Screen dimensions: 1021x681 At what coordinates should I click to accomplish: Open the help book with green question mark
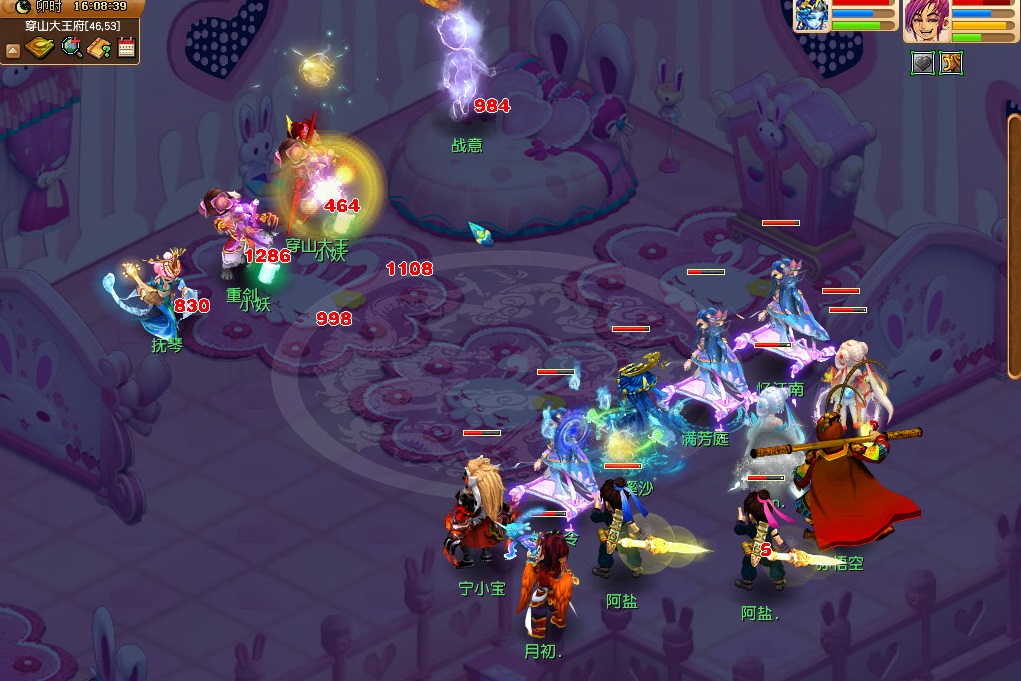99,48
